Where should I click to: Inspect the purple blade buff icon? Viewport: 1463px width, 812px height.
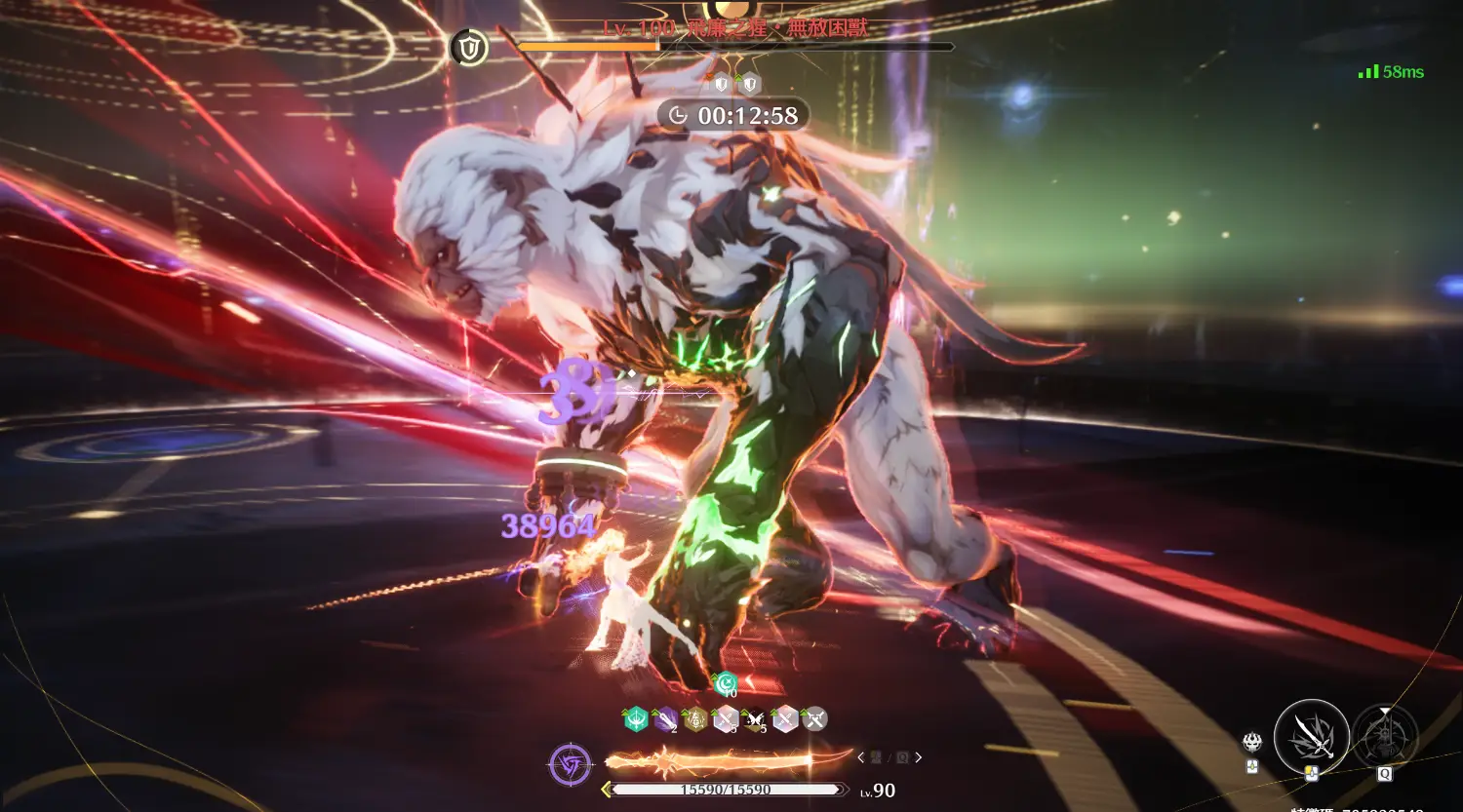[665, 719]
